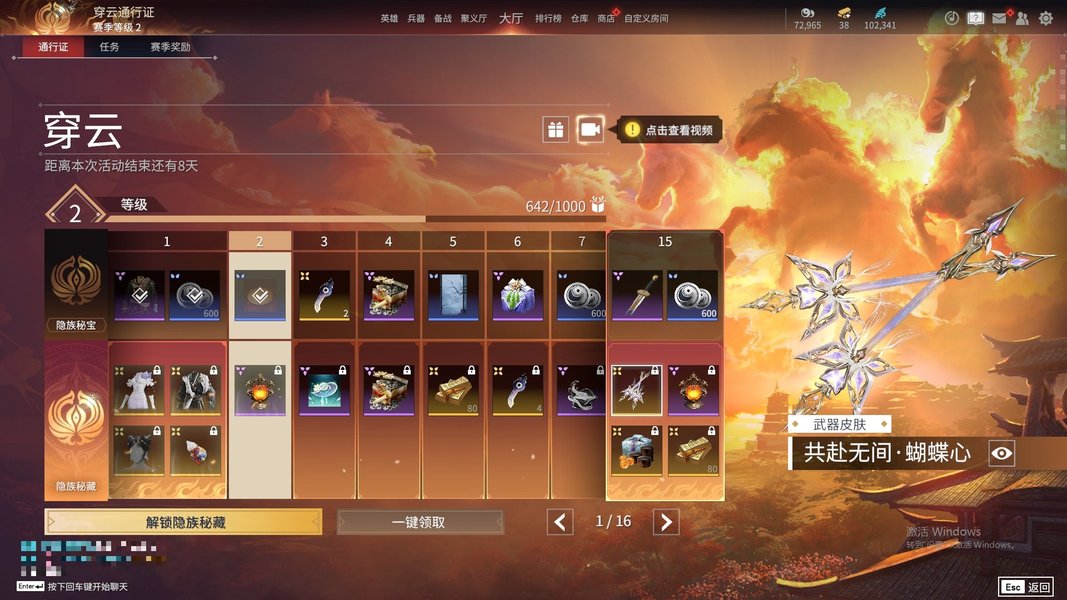Click the 解锁隐族秘藏 unlock button
1067x600 pixels.
coord(183,522)
